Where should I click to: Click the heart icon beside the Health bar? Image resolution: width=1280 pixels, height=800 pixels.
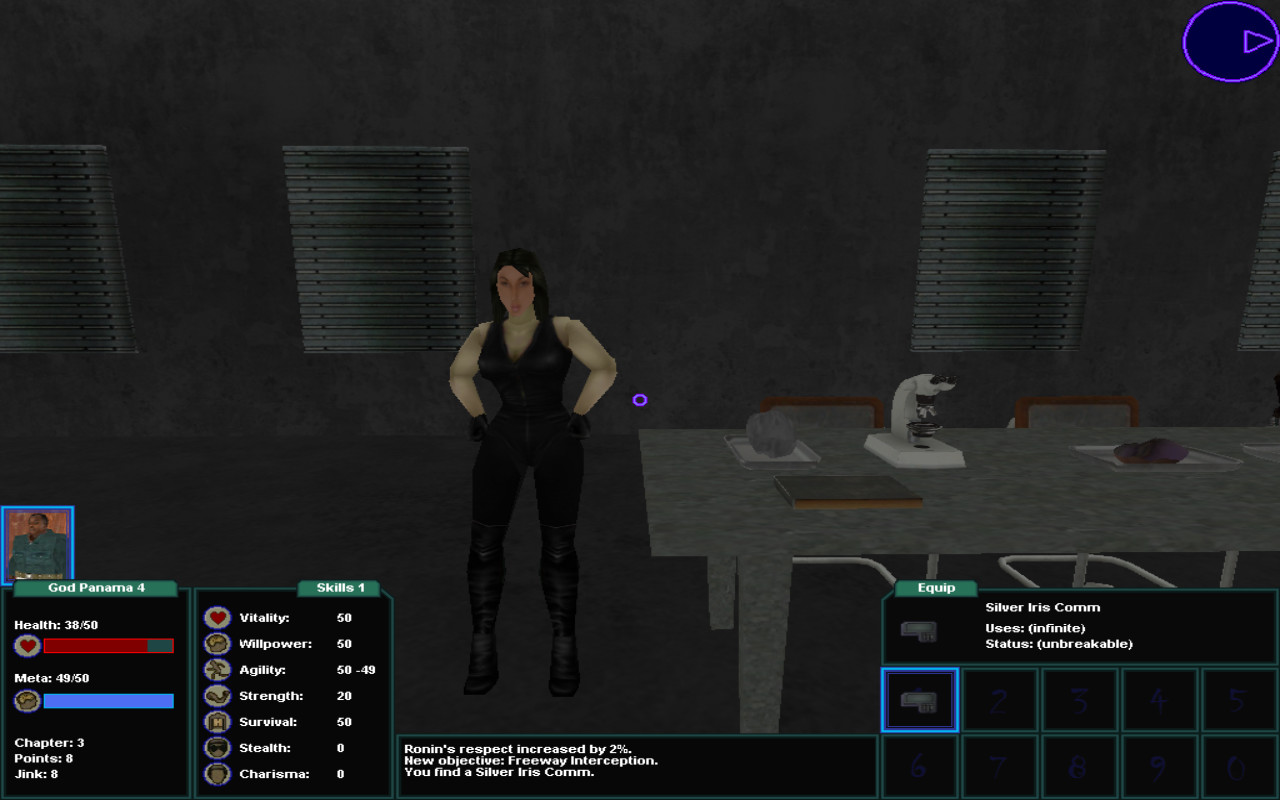pyautogui.click(x=27, y=645)
